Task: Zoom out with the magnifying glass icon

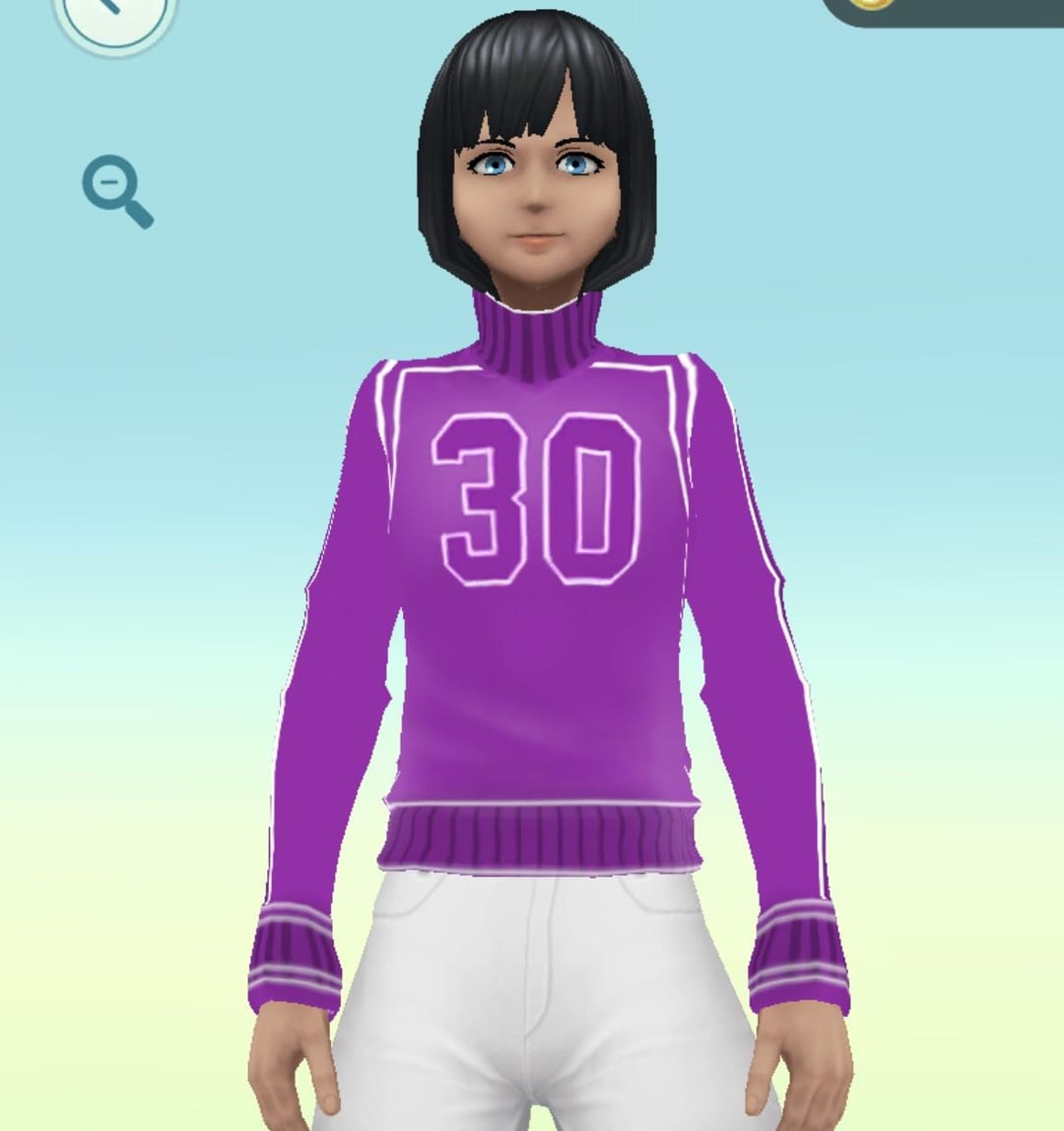Action: (x=116, y=193)
